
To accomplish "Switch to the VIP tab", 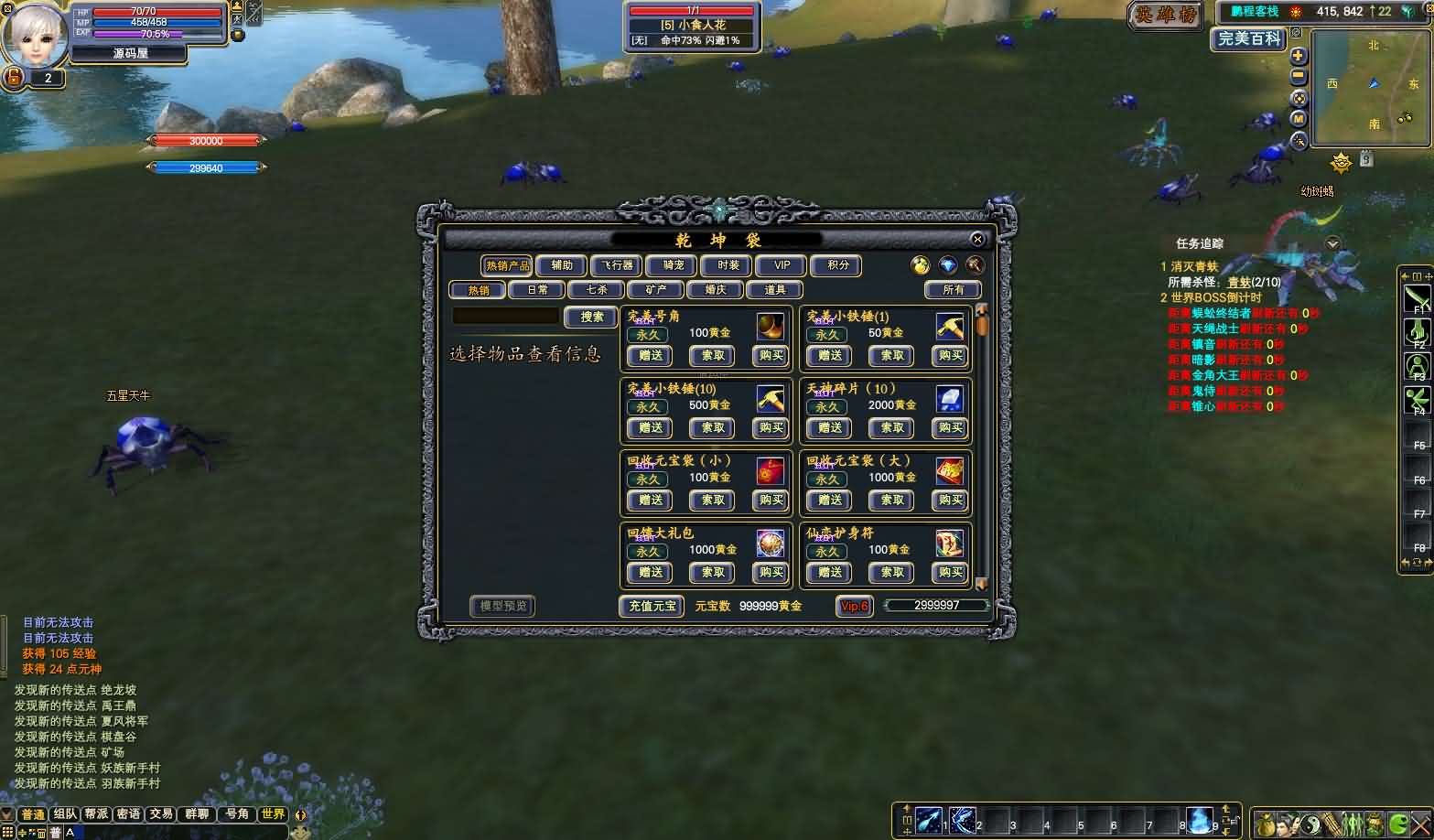I will [x=782, y=265].
